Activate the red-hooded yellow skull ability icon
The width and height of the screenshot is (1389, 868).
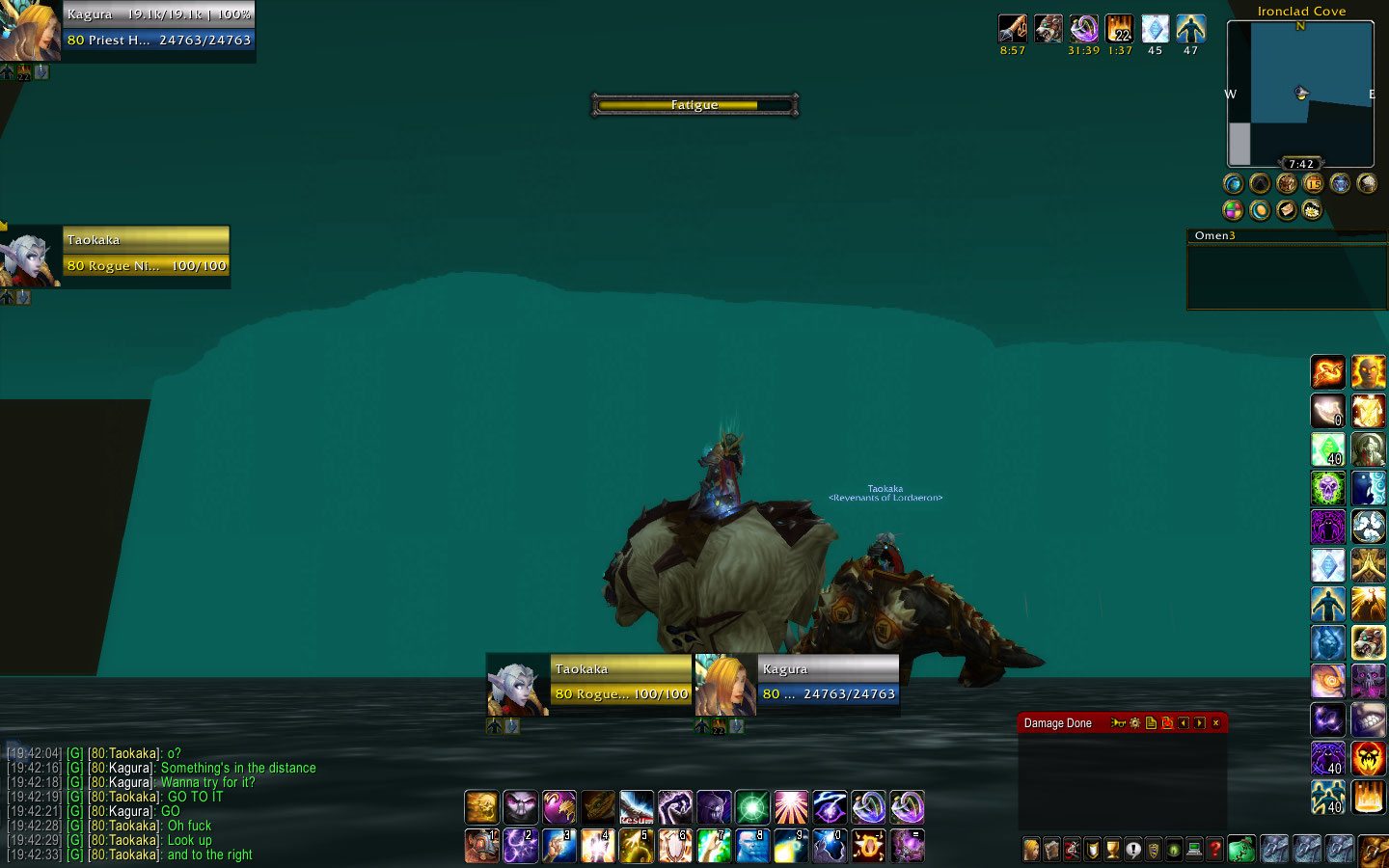pos(1368,759)
